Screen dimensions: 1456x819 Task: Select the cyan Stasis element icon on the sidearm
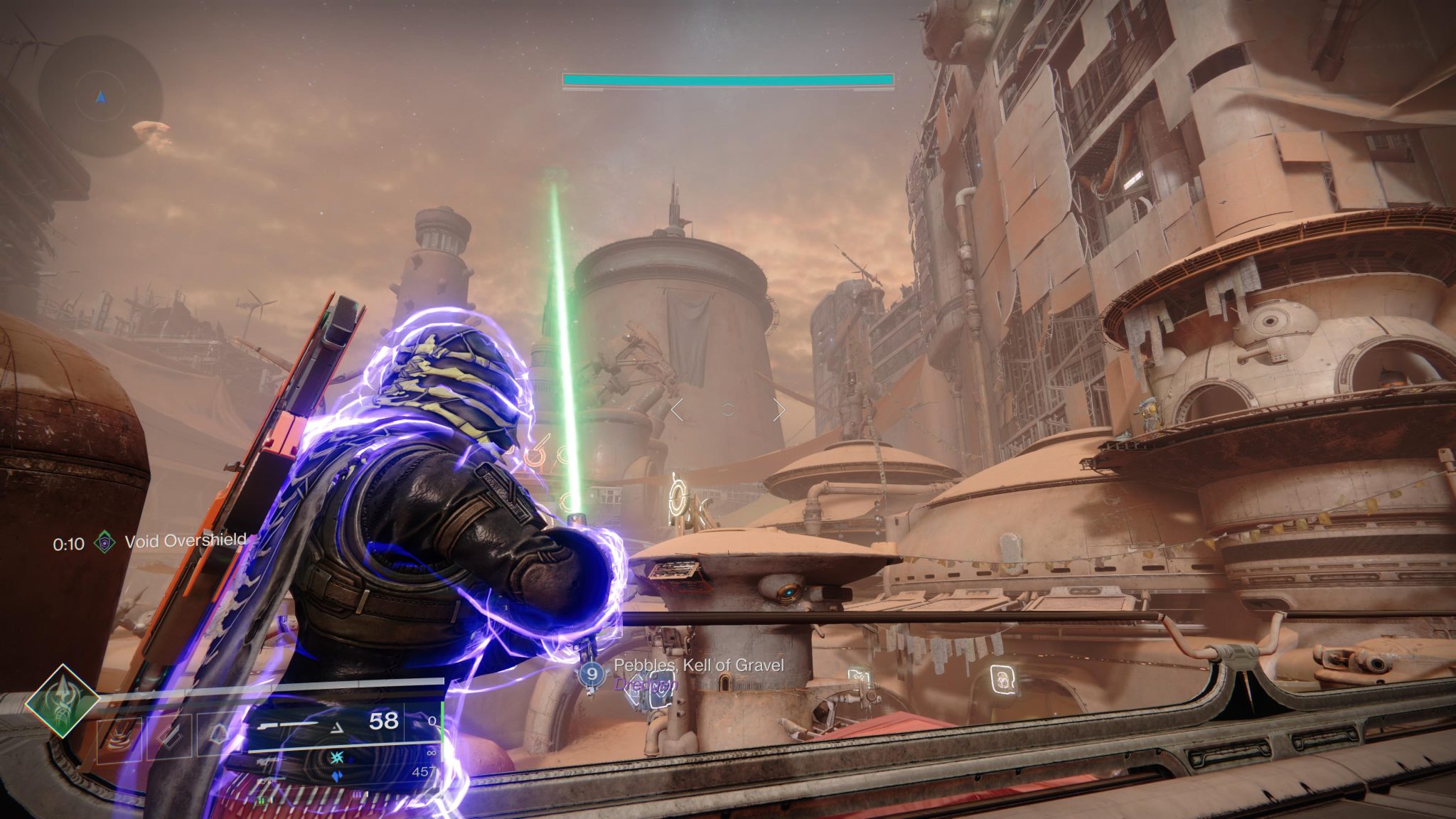(336, 756)
